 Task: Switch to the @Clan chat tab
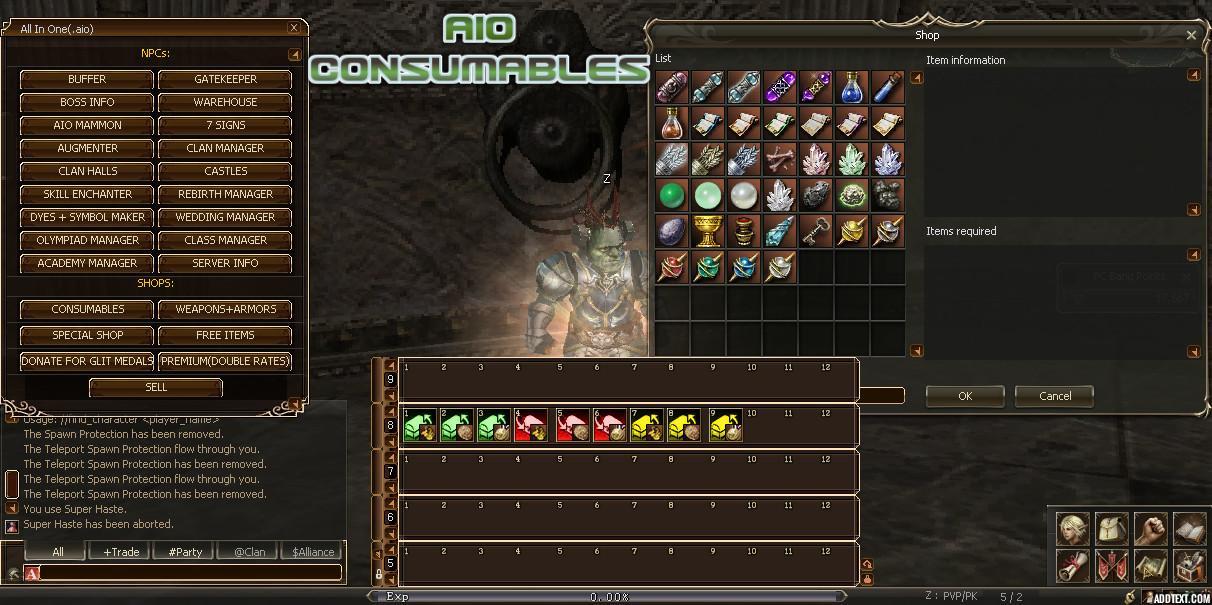pos(249,552)
